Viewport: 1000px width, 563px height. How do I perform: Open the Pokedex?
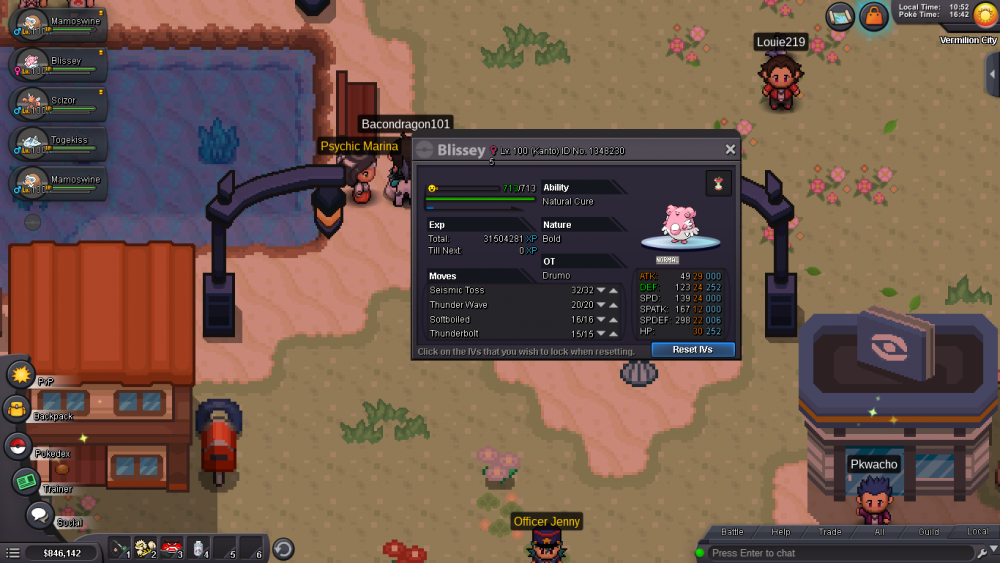pos(17,446)
